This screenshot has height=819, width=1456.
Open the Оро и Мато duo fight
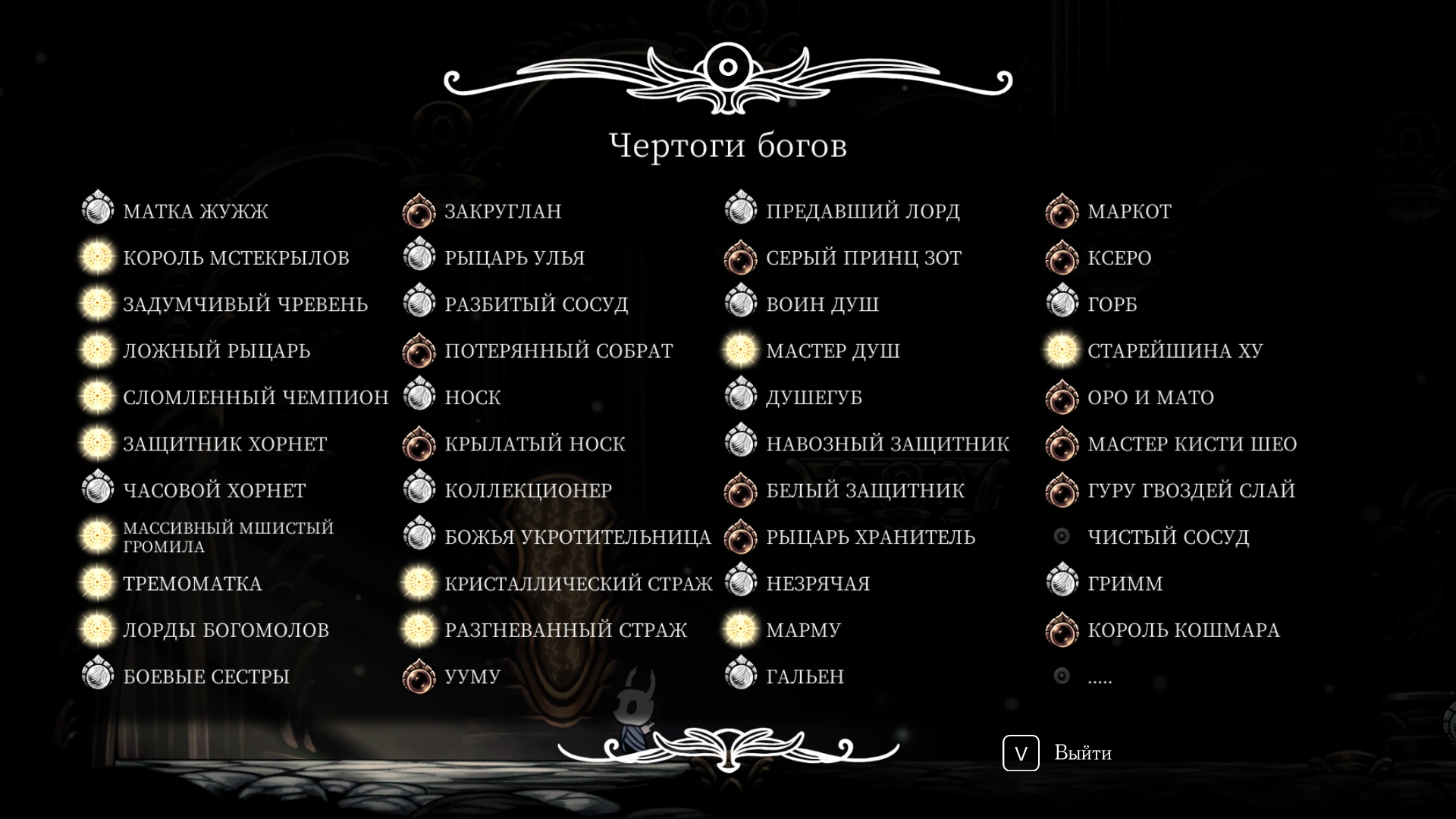pyautogui.click(x=1151, y=397)
